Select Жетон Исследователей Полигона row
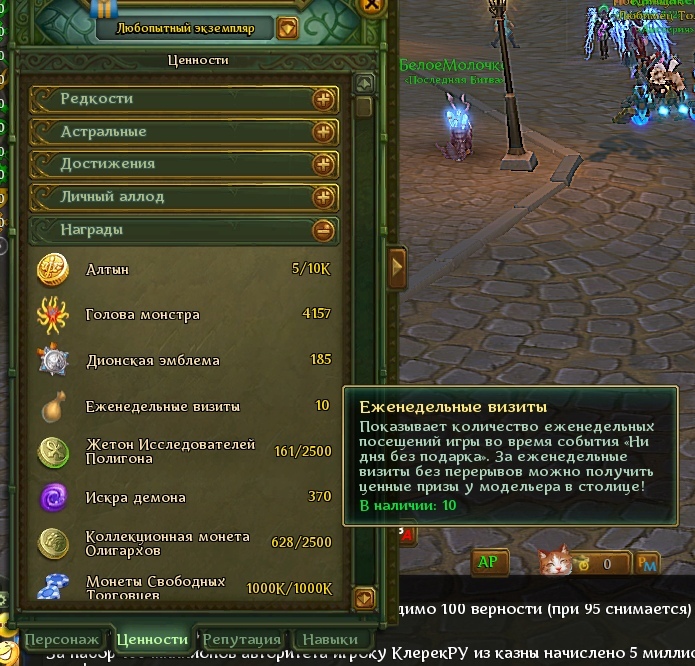This screenshot has height=666, width=695. (x=185, y=452)
